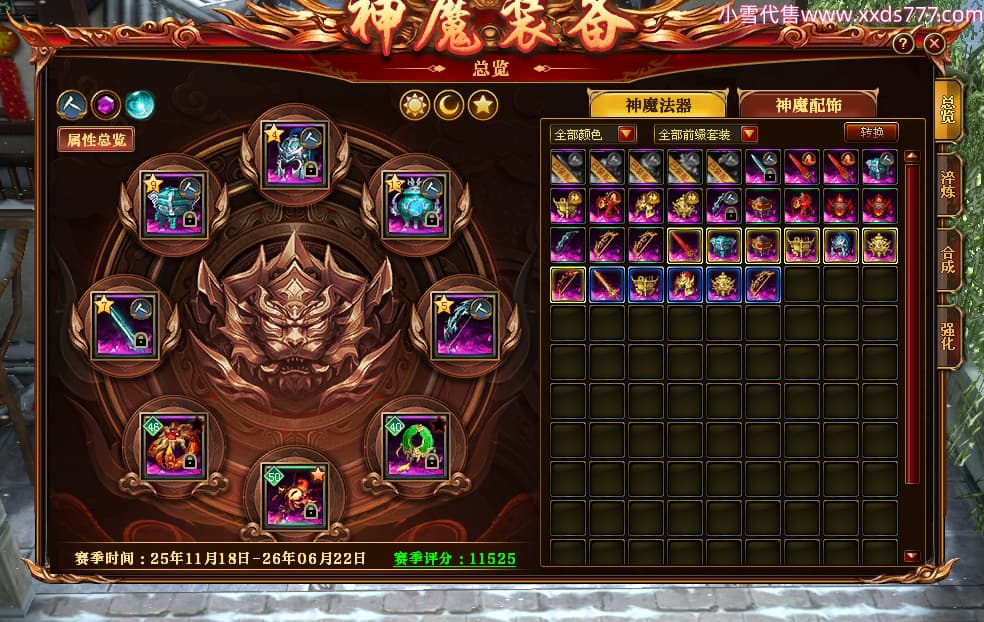984x622 pixels.
Task: Switch to the 神魔法器 tab
Action: coord(659,105)
